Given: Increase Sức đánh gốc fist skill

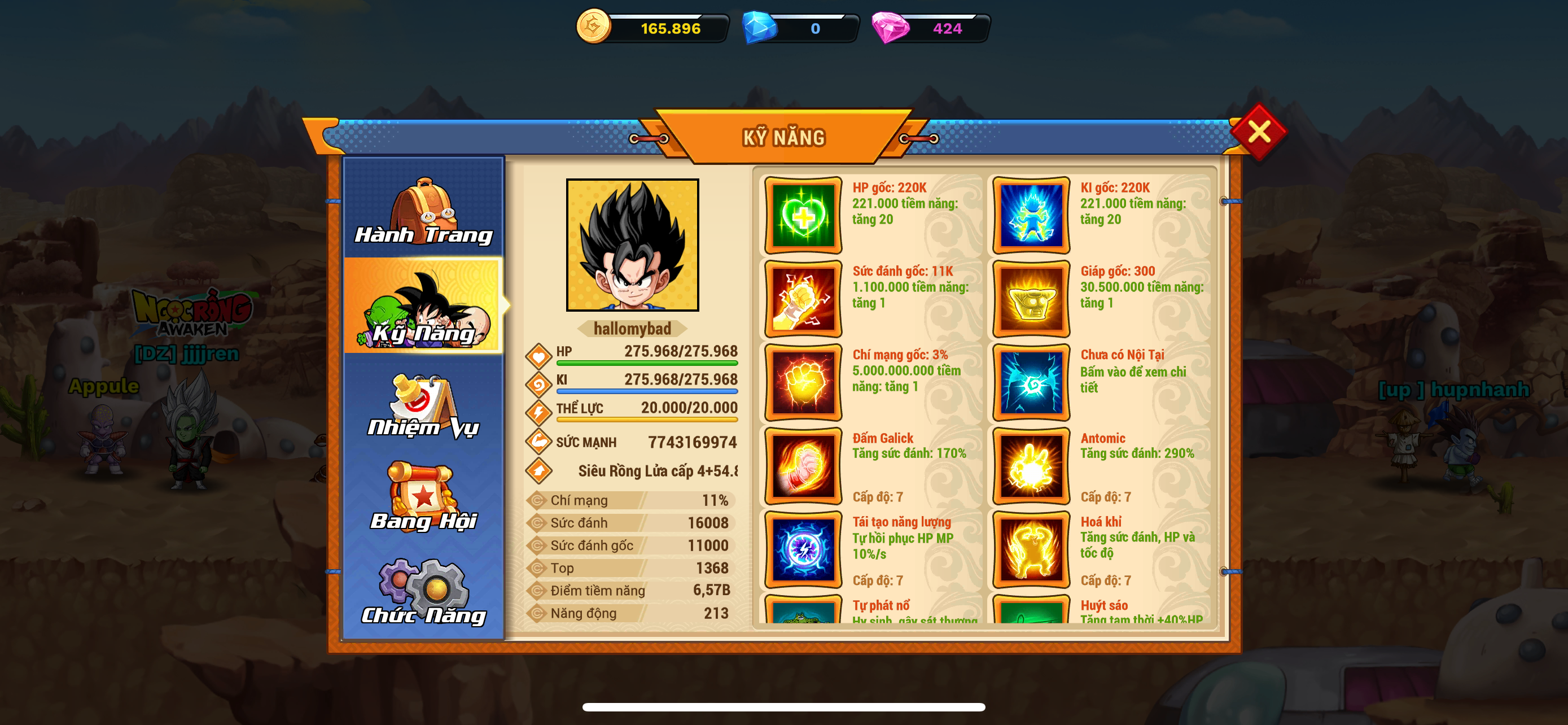Looking at the screenshot, I should [803, 299].
